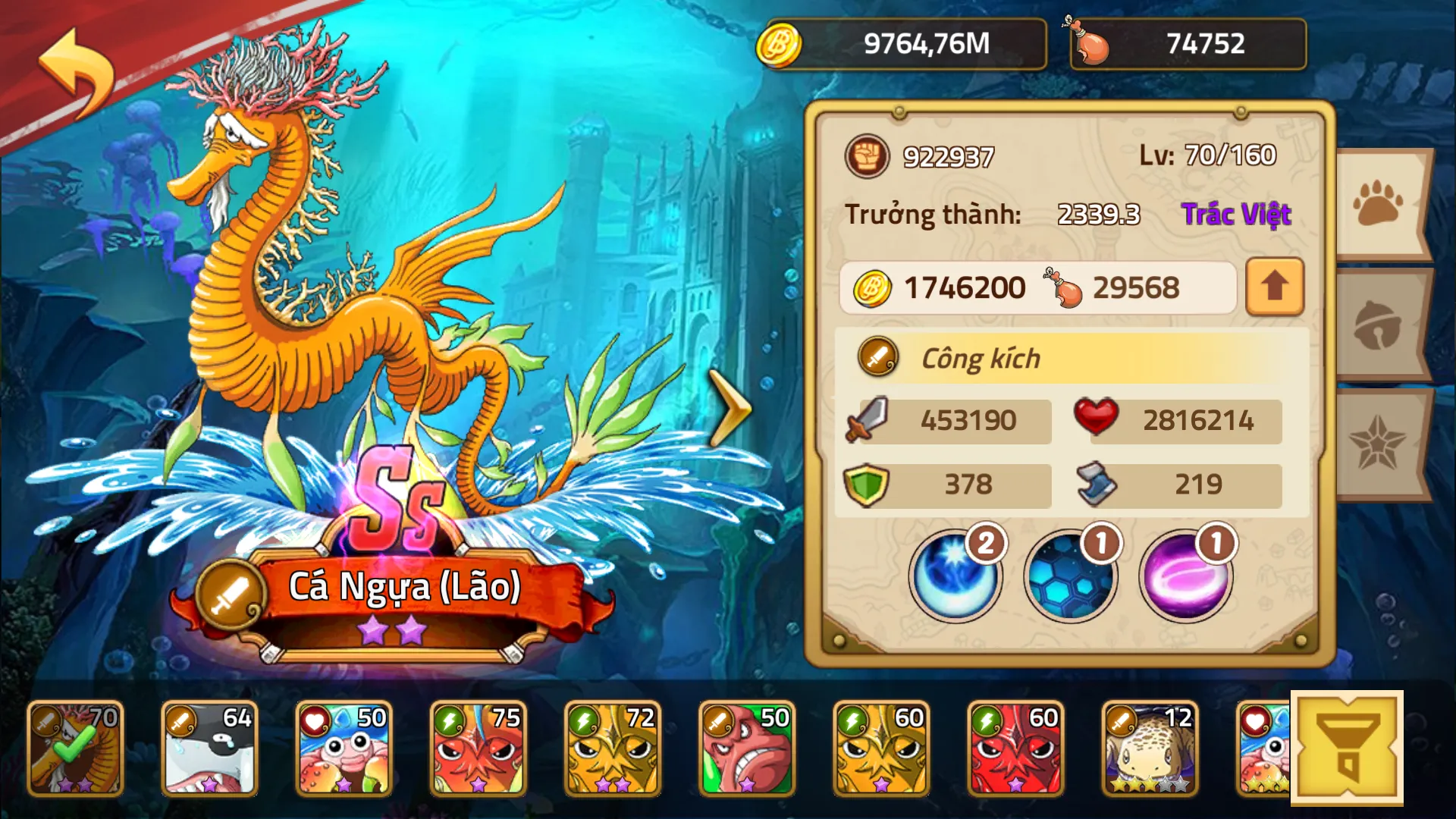
Task: Open the Công kích attack section header
Action: 978,359
